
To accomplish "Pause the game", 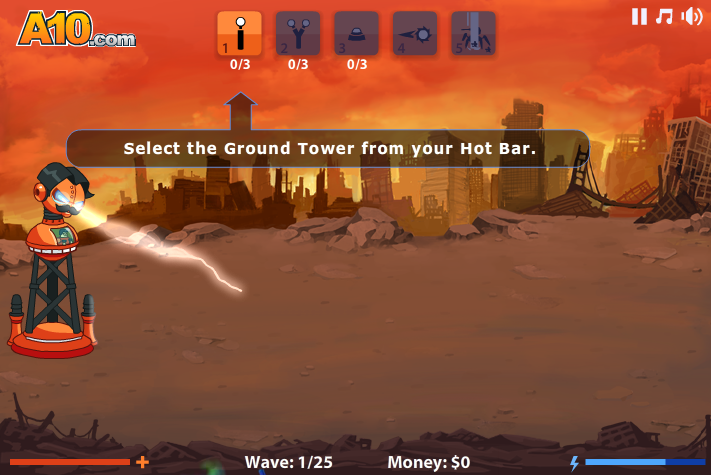I will 639,16.
